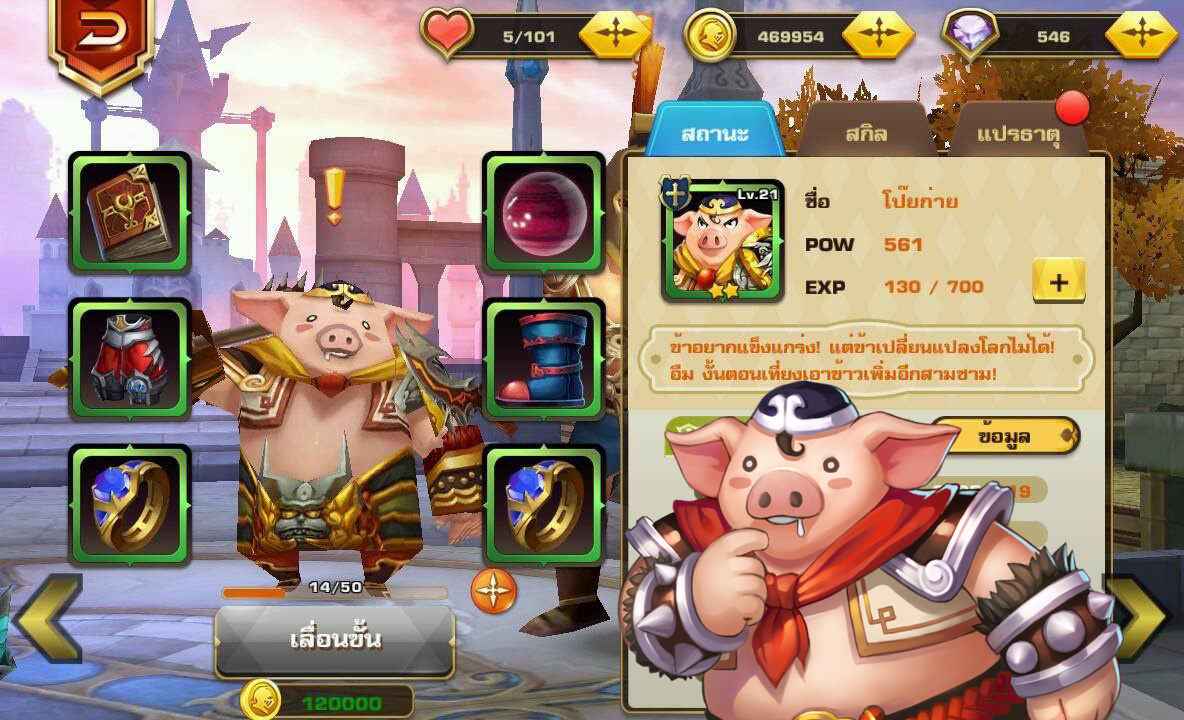Viewport: 1184px width, 720px height.
Task: Select the blue boot equipment slot
Action: pos(544,359)
